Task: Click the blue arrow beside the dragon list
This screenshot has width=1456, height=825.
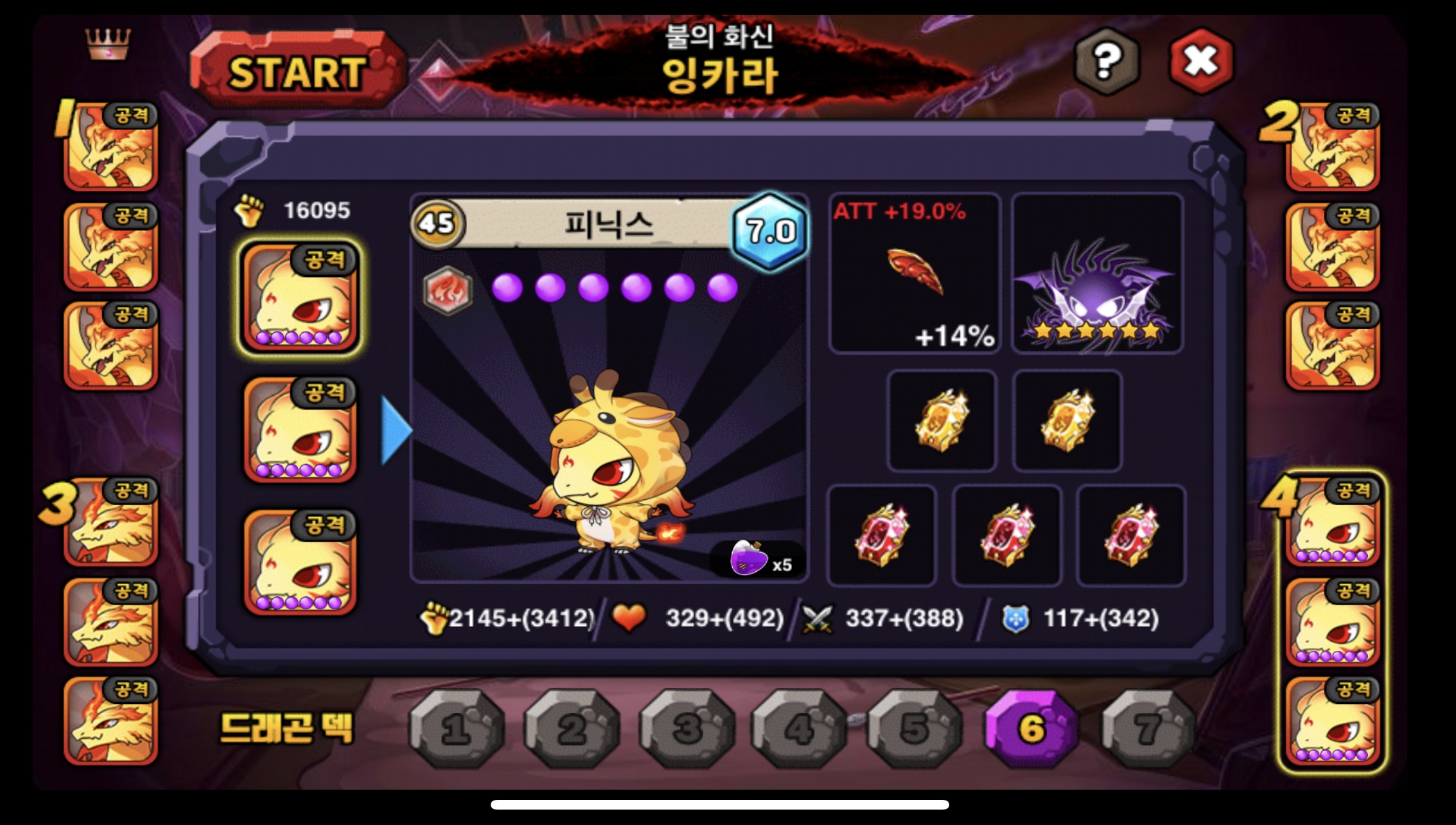Action: 396,430
